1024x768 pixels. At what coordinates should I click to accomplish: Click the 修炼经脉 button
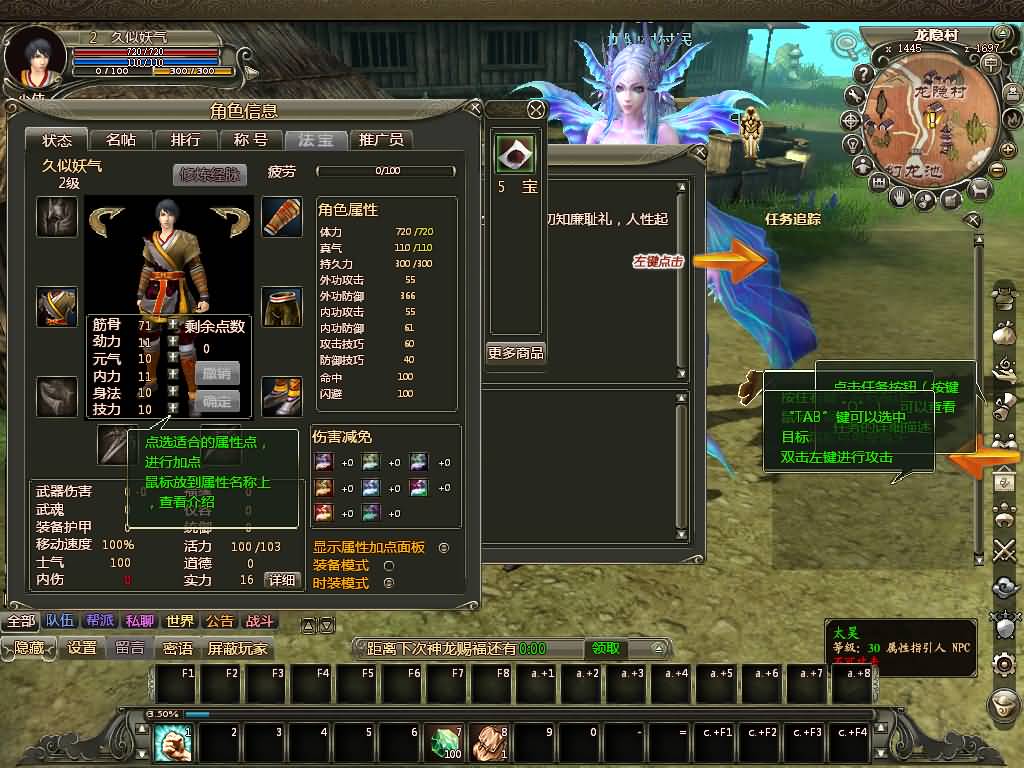209,174
